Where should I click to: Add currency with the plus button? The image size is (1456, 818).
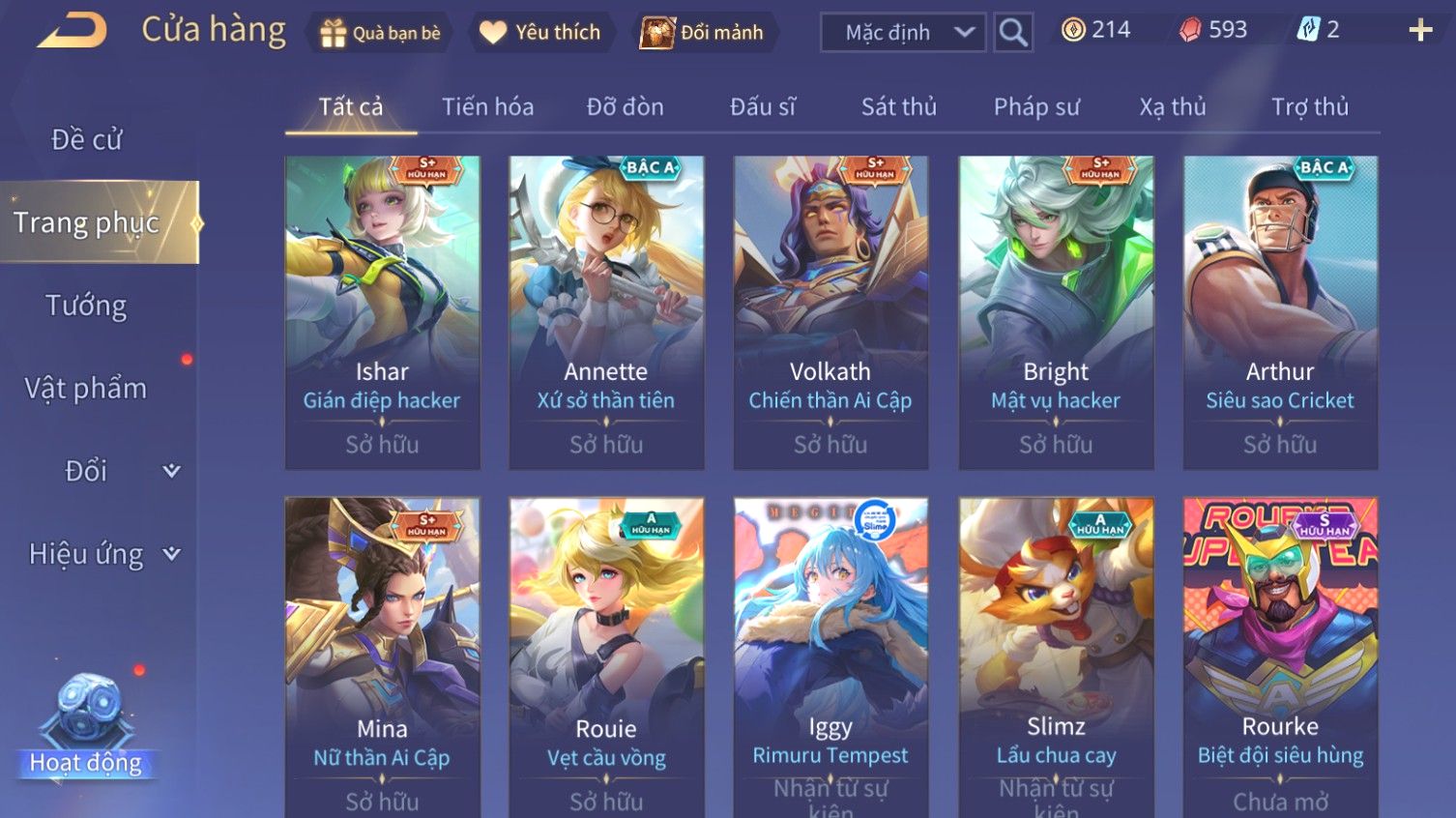pos(1419,31)
